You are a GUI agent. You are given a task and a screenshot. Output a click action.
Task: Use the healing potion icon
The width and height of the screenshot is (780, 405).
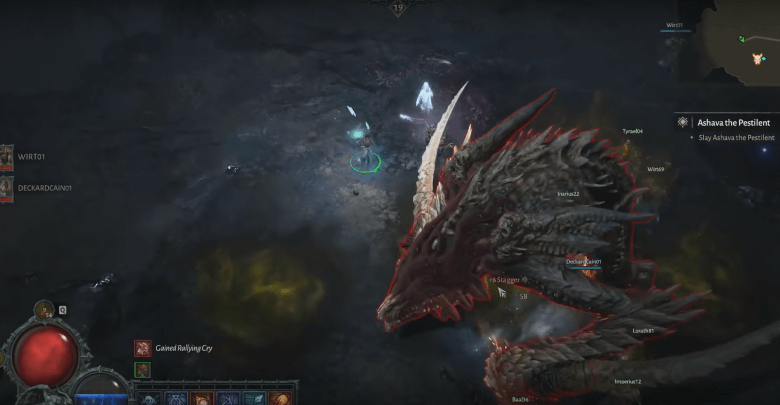pos(44,310)
